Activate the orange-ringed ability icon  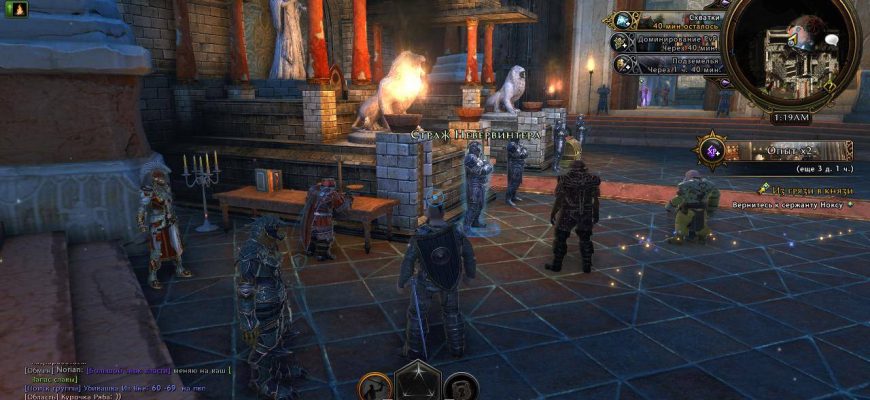pyautogui.click(x=375, y=387)
